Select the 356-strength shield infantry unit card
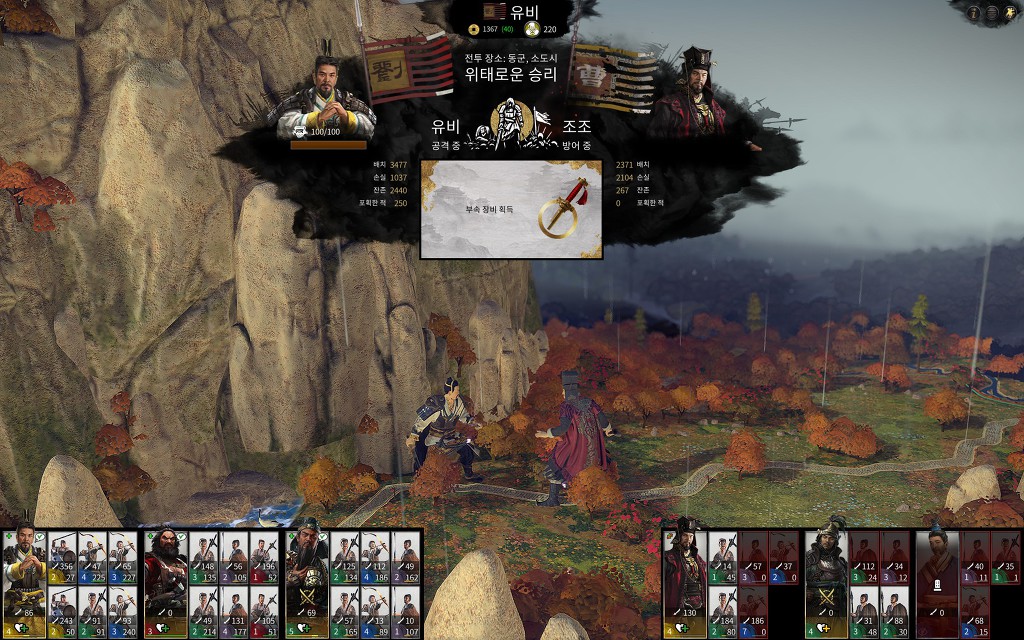The width and height of the screenshot is (1024, 640). click(62, 559)
